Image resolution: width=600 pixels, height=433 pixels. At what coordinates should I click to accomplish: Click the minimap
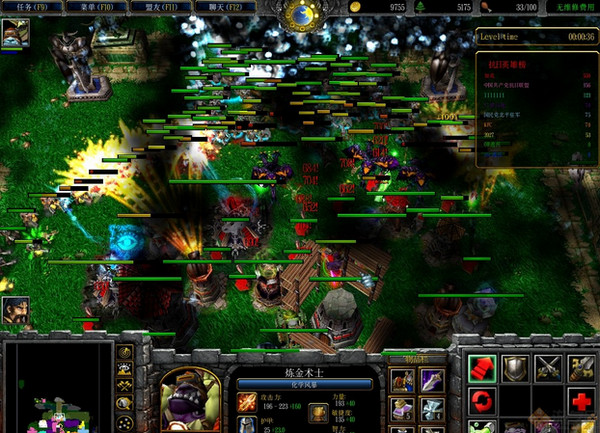coord(58,387)
